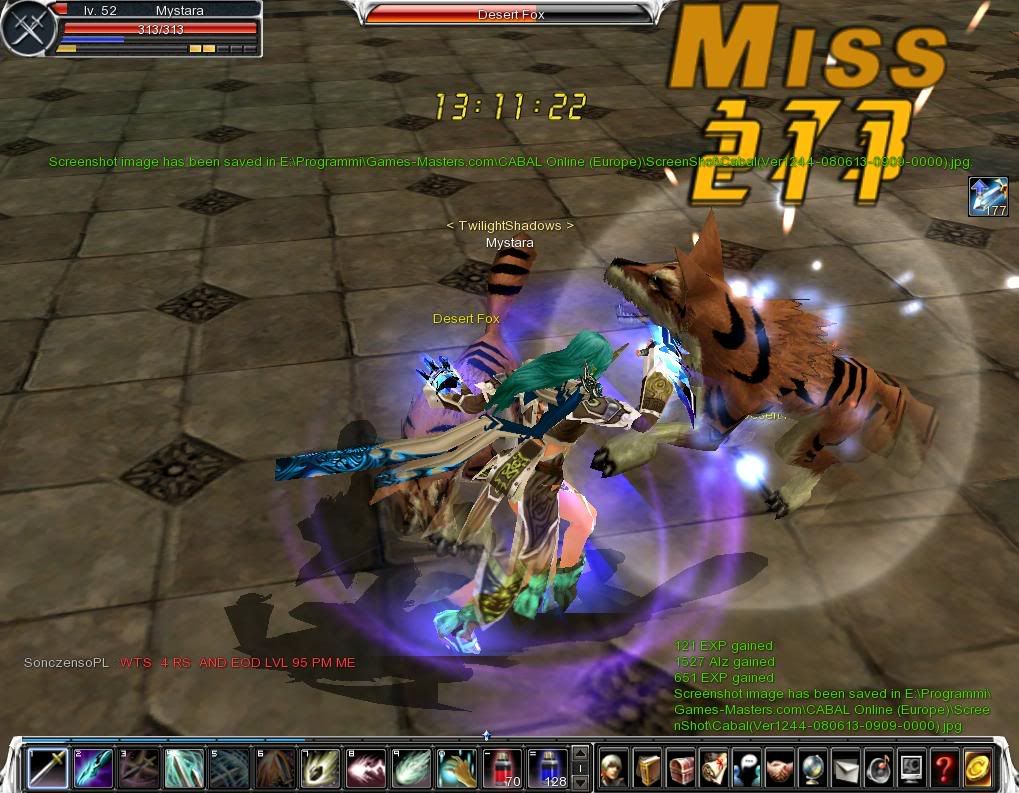The width and height of the screenshot is (1019, 793).
Task: Open the red question mark help icon
Action: [944, 767]
